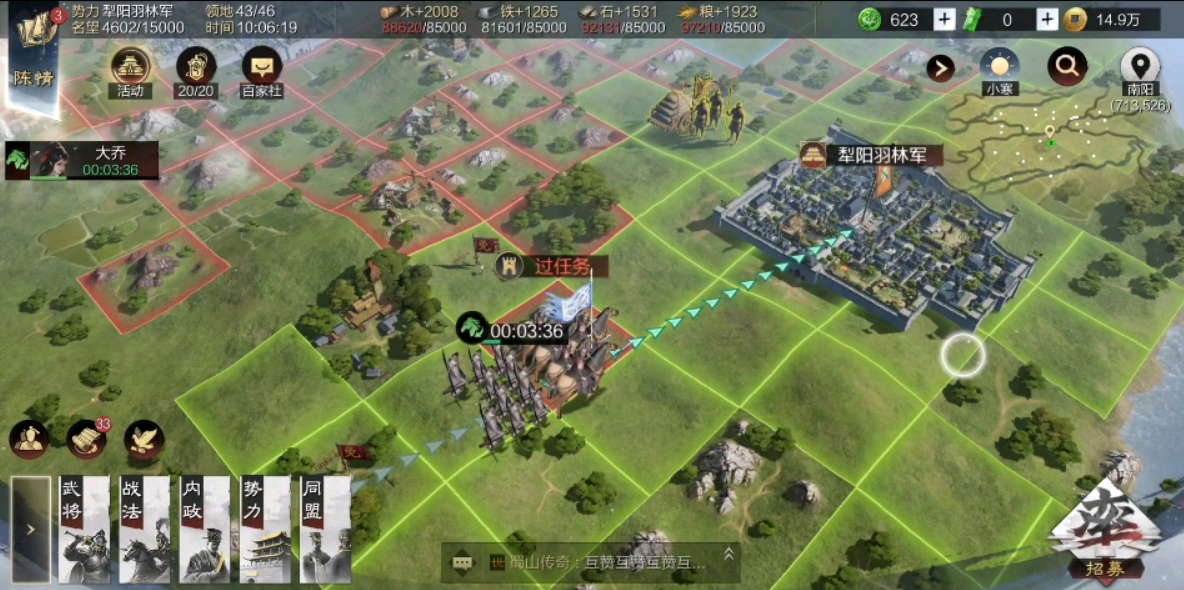Open the scroll icon with 33 badge
Image resolution: width=1184 pixels, height=590 pixels.
click(x=87, y=438)
